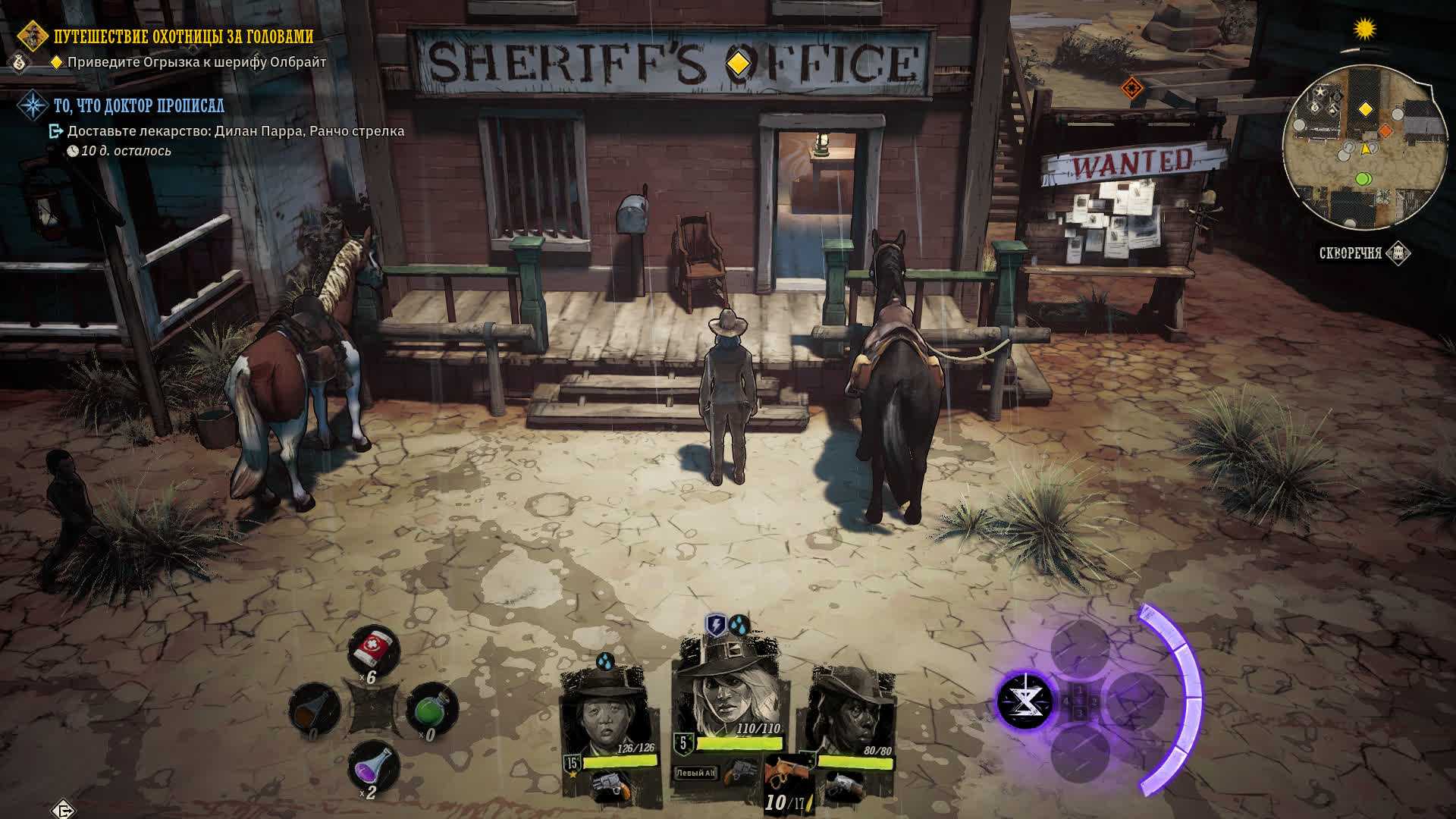Use the purple flask item
1456x819 pixels.
373,766
